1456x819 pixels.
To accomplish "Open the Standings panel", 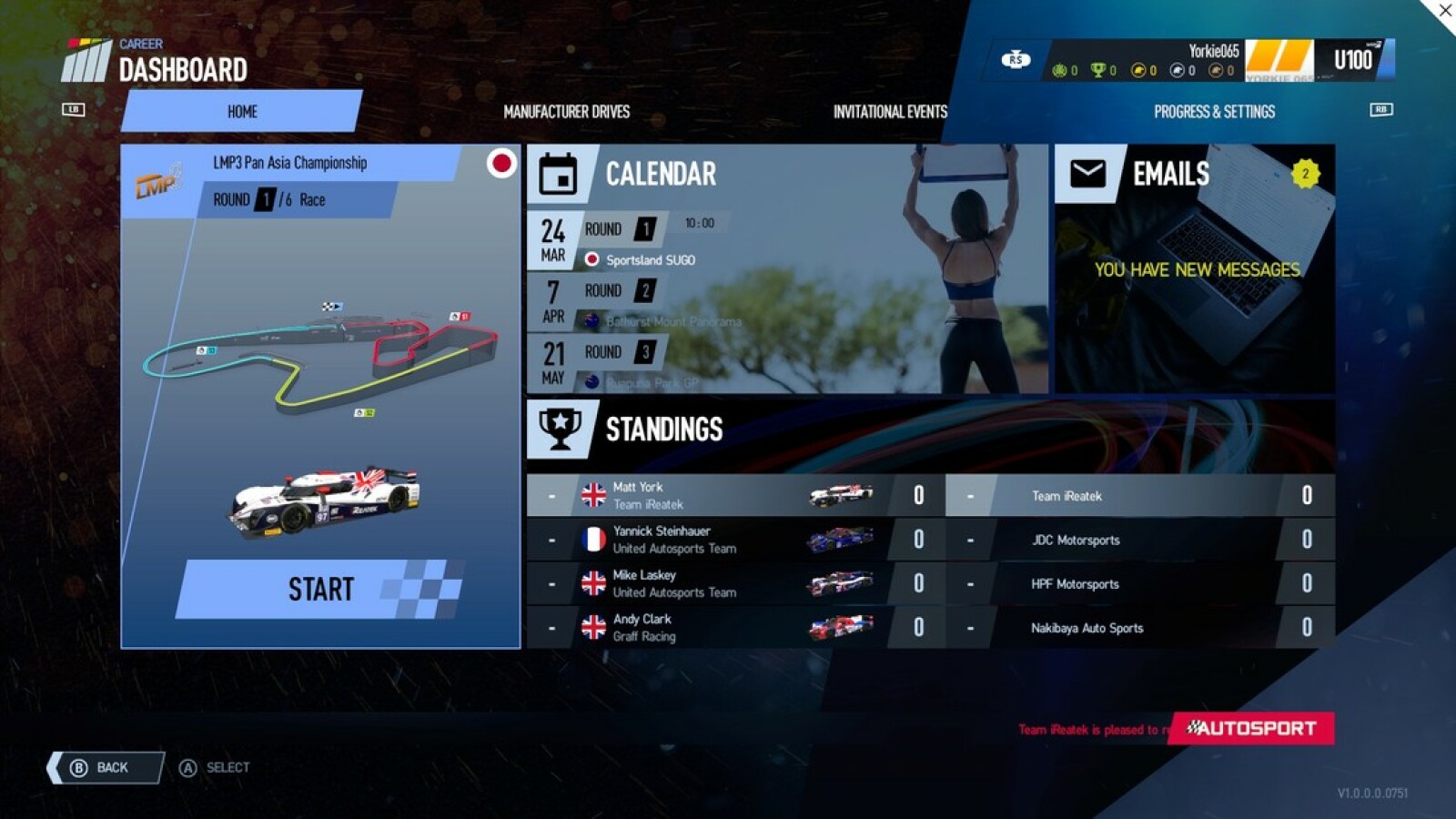I will coord(664,430).
